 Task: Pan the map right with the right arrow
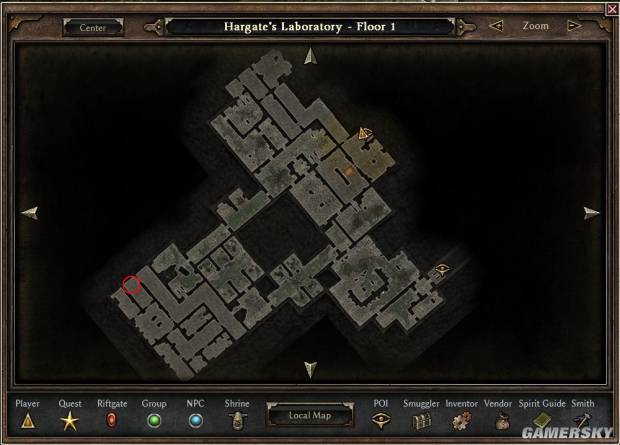point(591,212)
